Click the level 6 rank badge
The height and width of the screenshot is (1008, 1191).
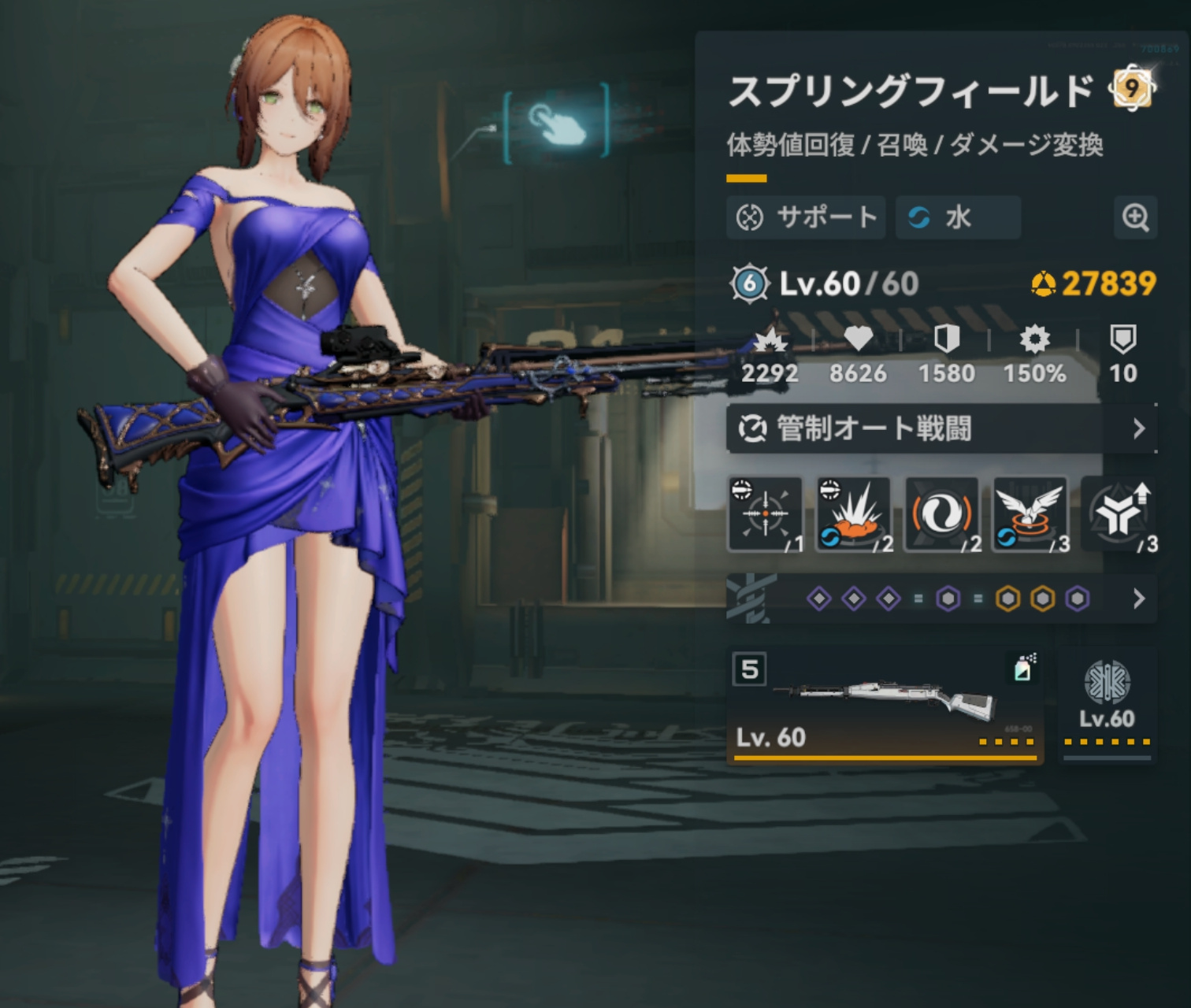tap(749, 283)
